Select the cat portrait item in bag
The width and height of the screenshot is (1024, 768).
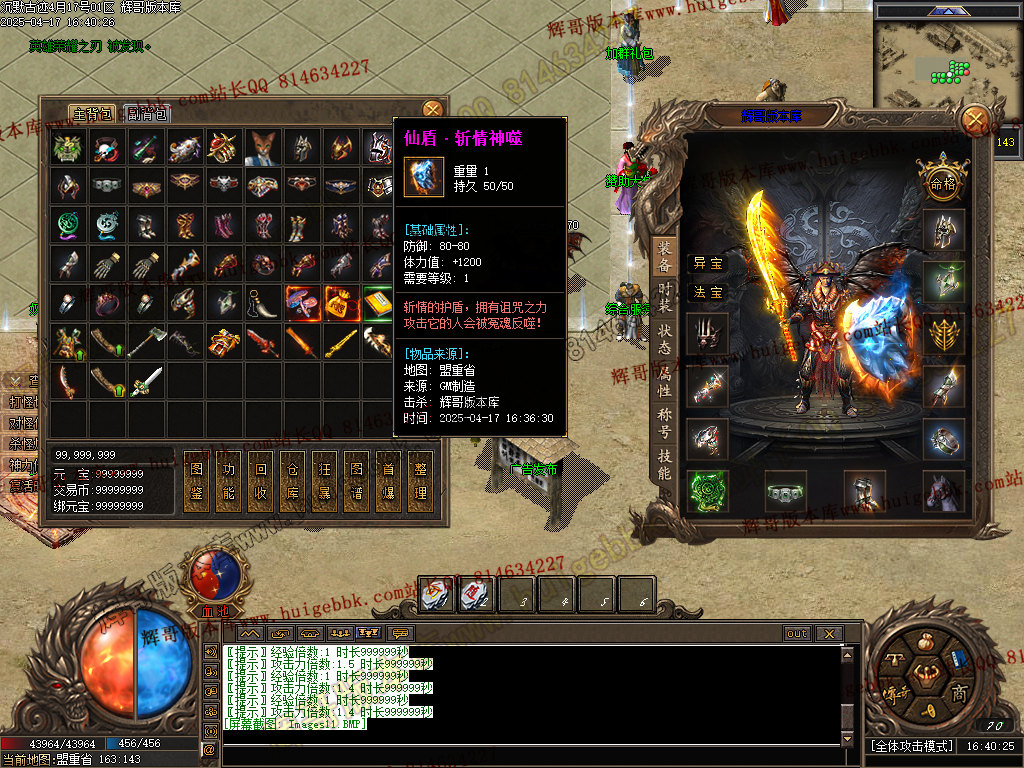(262, 147)
